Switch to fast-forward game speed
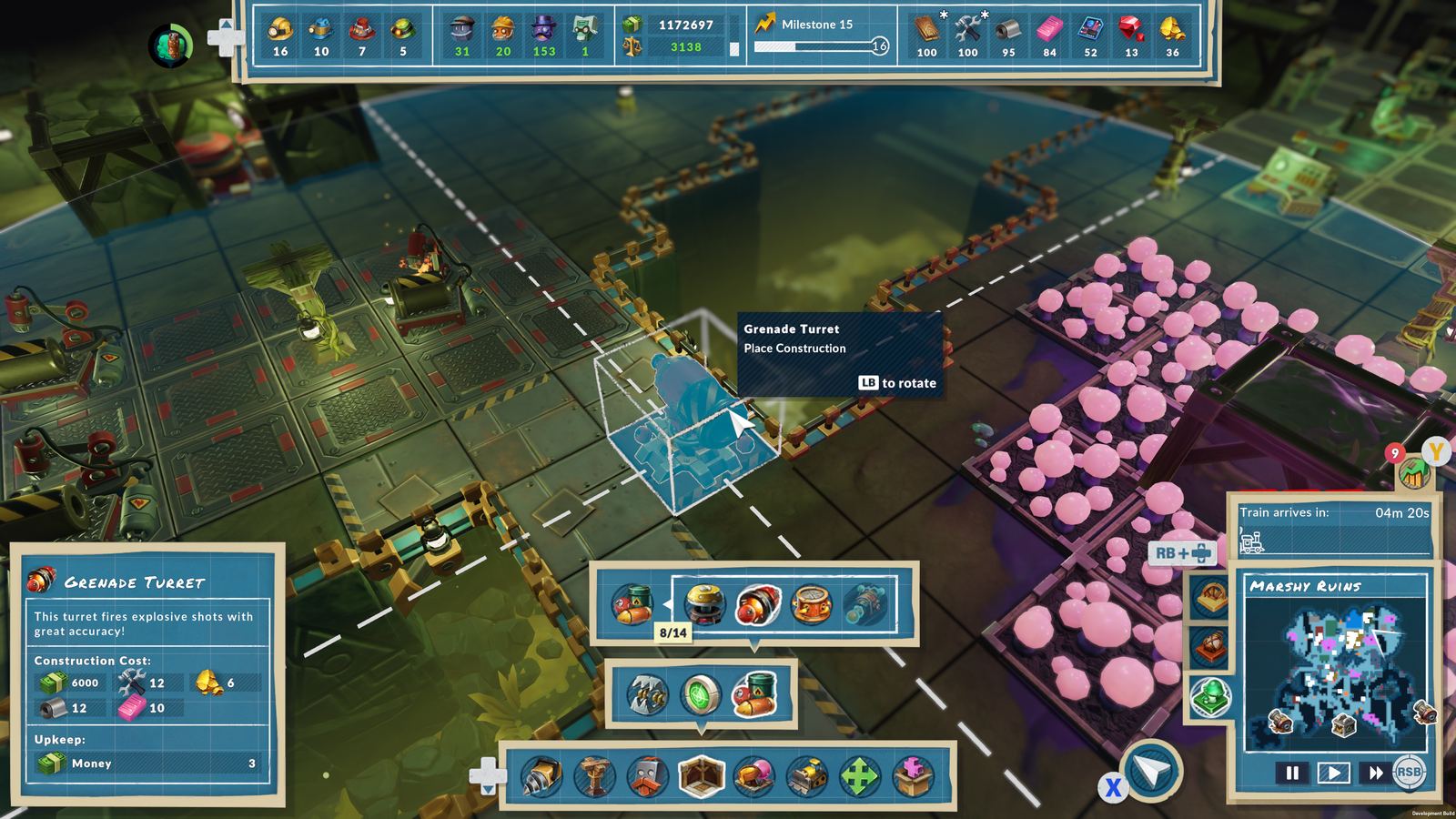Viewport: 1456px width, 819px height. coord(1375,773)
